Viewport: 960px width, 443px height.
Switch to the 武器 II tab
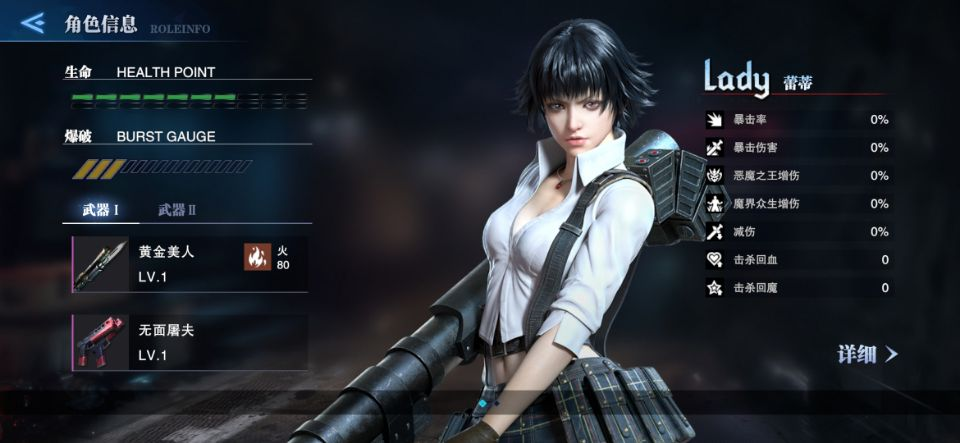coord(177,209)
